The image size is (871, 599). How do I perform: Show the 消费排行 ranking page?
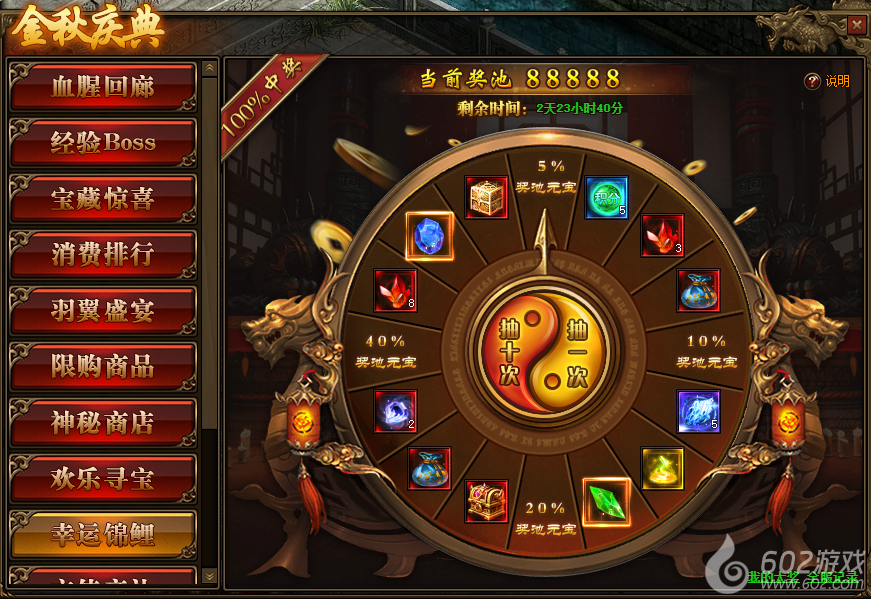tap(102, 255)
